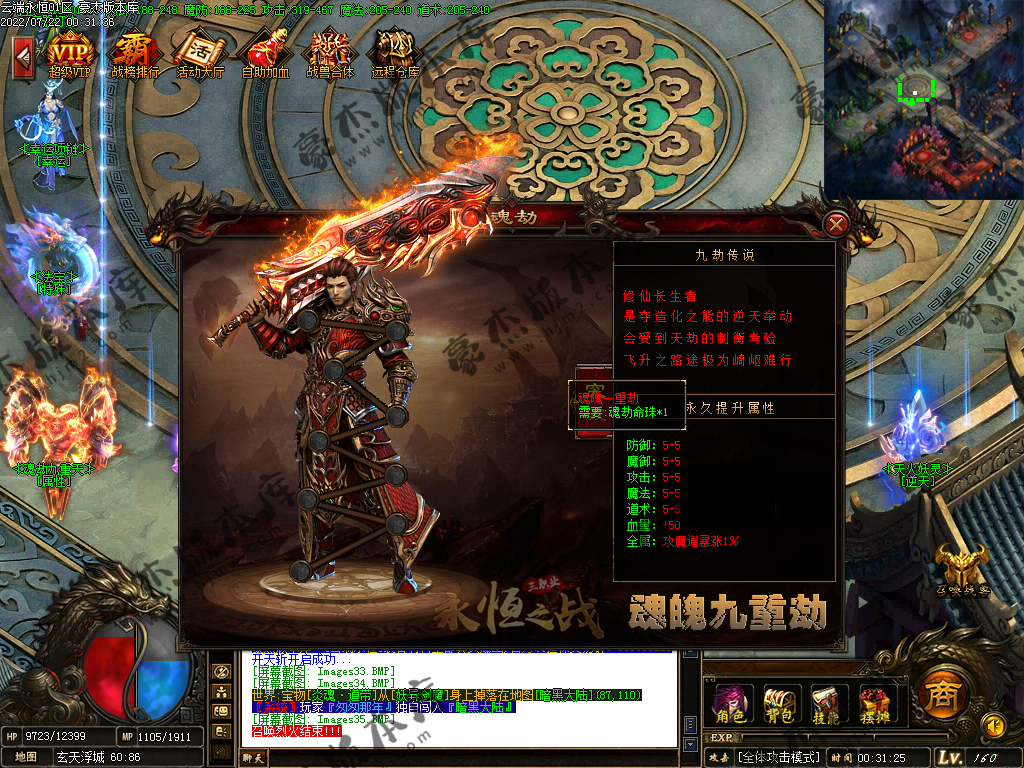Screen dimensions: 1024x768
Task: Open the 远程仓库 remote warehouse
Action: [x=395, y=50]
